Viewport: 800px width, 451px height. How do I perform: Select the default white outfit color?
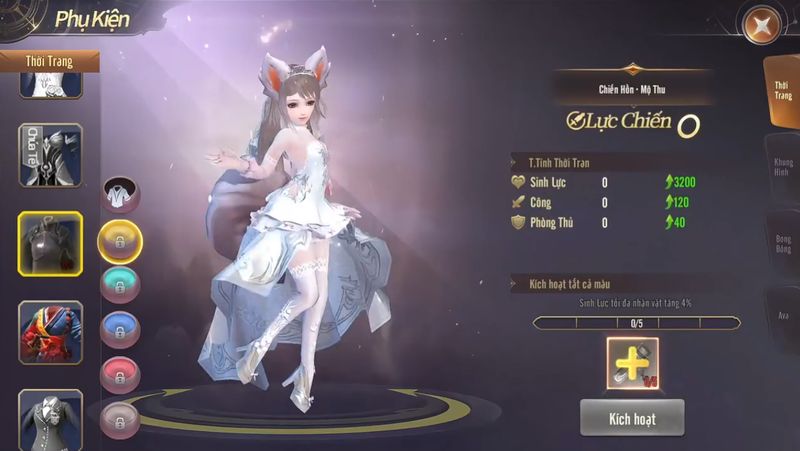[x=121, y=196]
